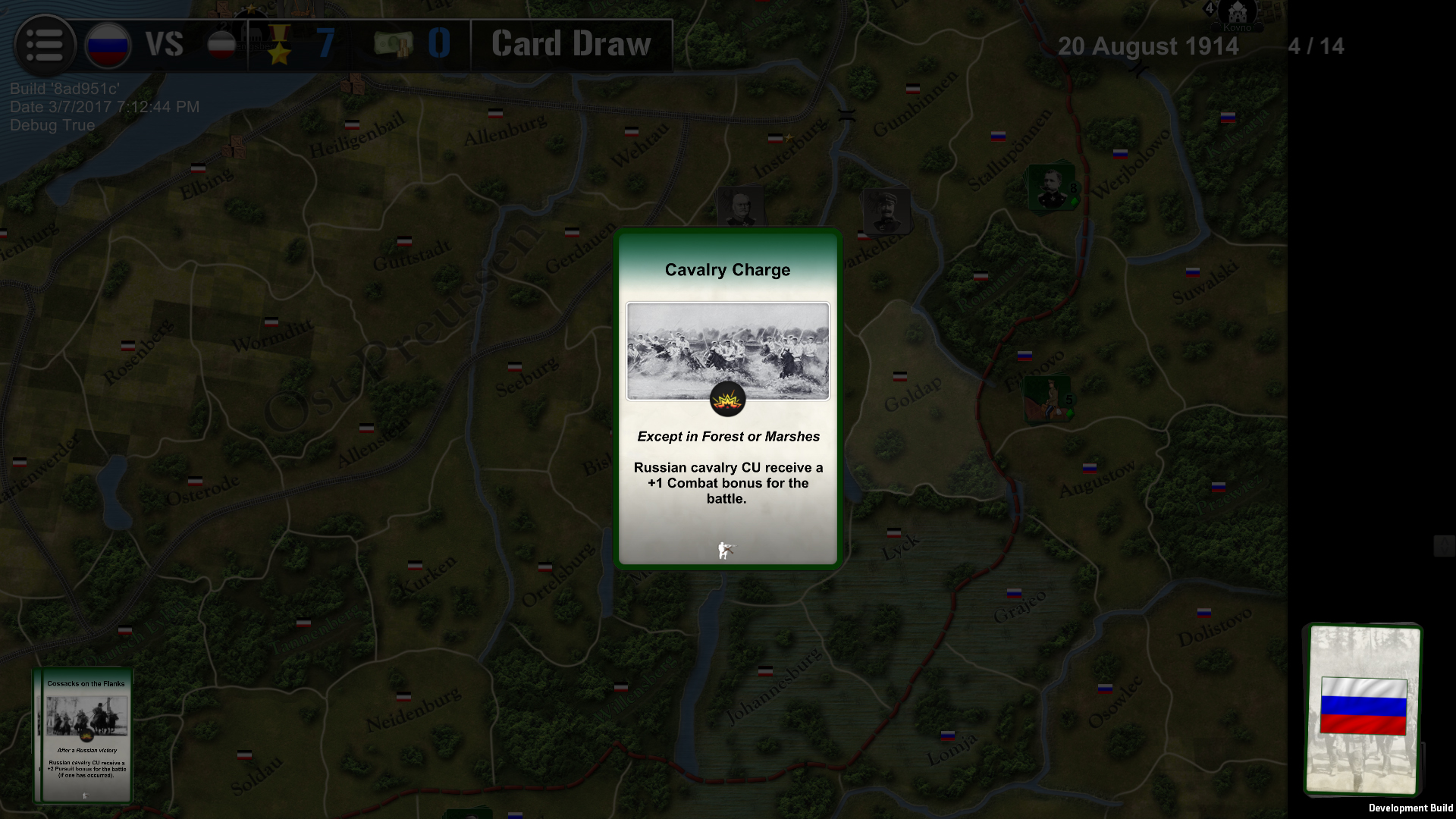Expand the Russian card deck in bottom-right corner

click(1363, 711)
